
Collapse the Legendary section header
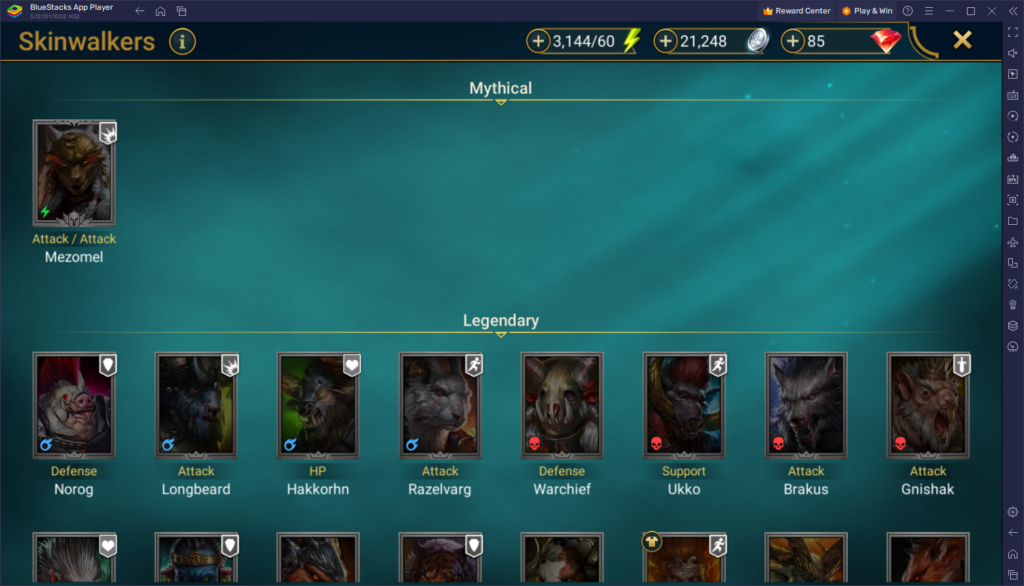click(x=501, y=322)
